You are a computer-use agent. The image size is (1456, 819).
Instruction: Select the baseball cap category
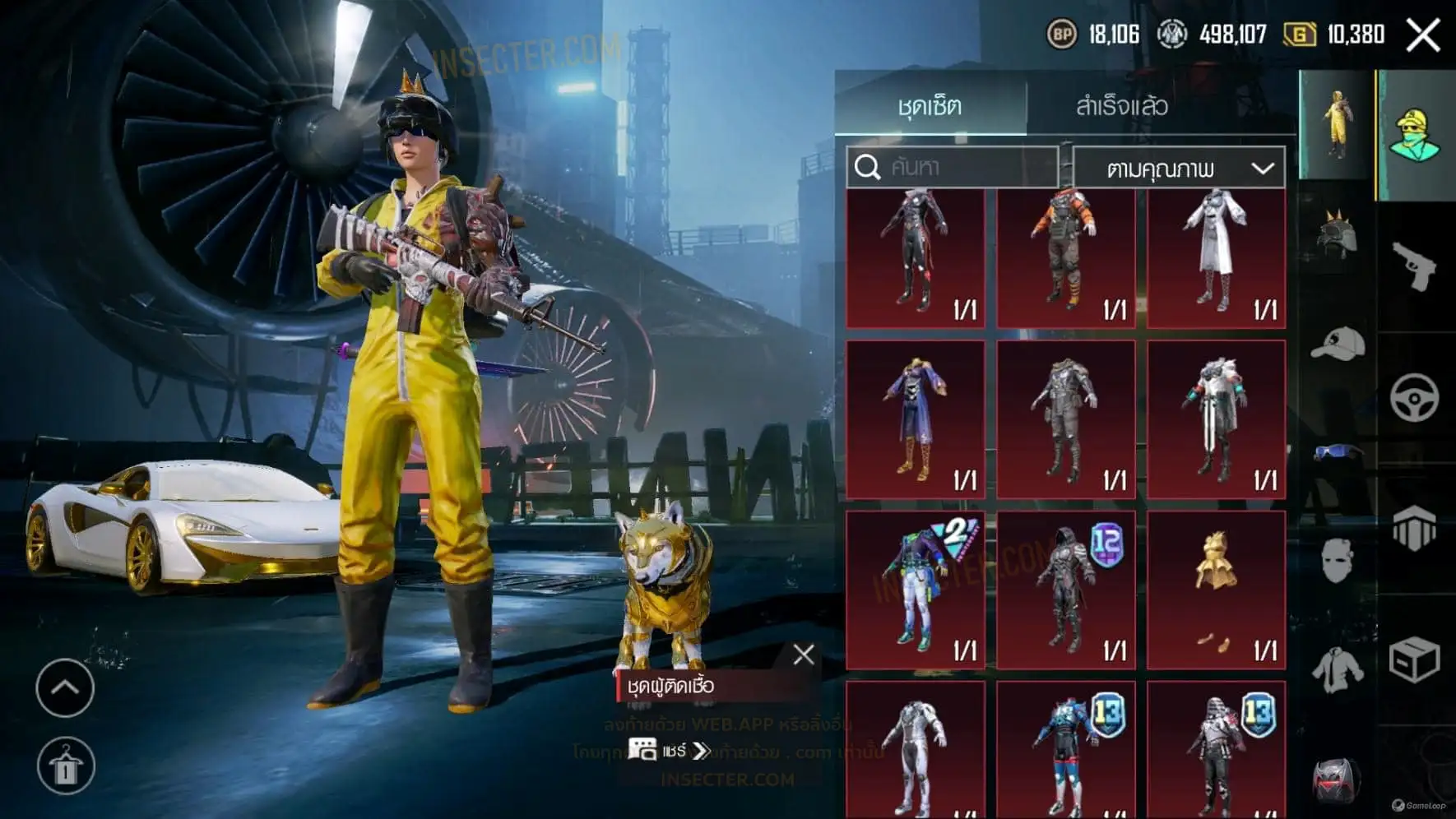(1337, 344)
